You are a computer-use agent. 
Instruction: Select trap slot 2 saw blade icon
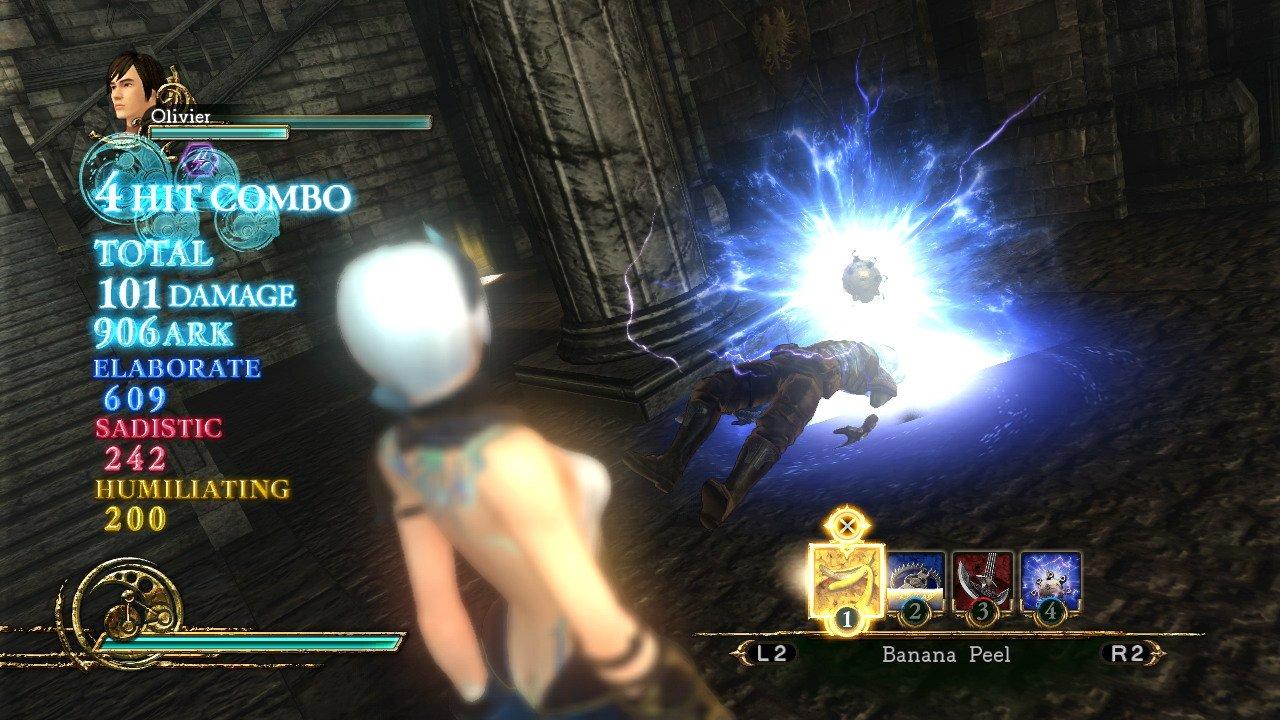[x=915, y=578]
